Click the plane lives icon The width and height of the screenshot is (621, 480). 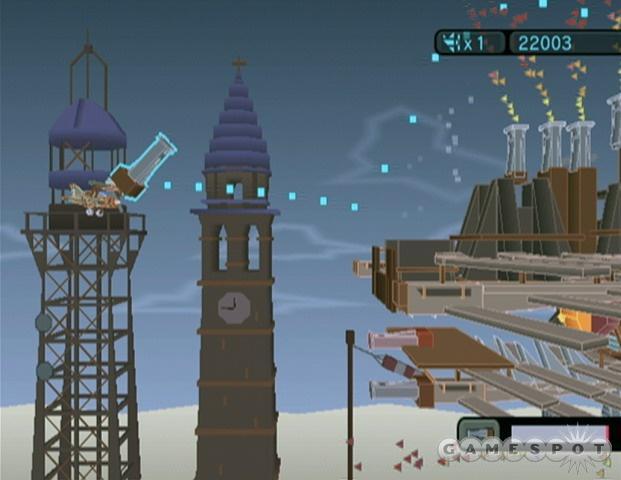(x=450, y=43)
